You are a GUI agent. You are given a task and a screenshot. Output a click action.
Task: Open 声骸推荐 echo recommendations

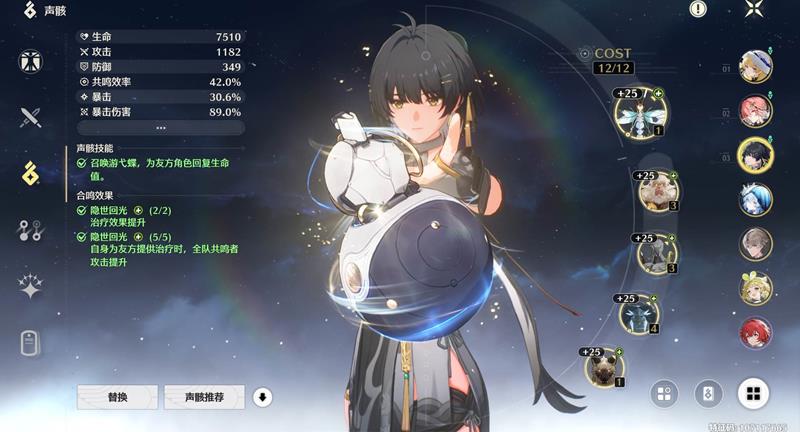click(x=204, y=397)
